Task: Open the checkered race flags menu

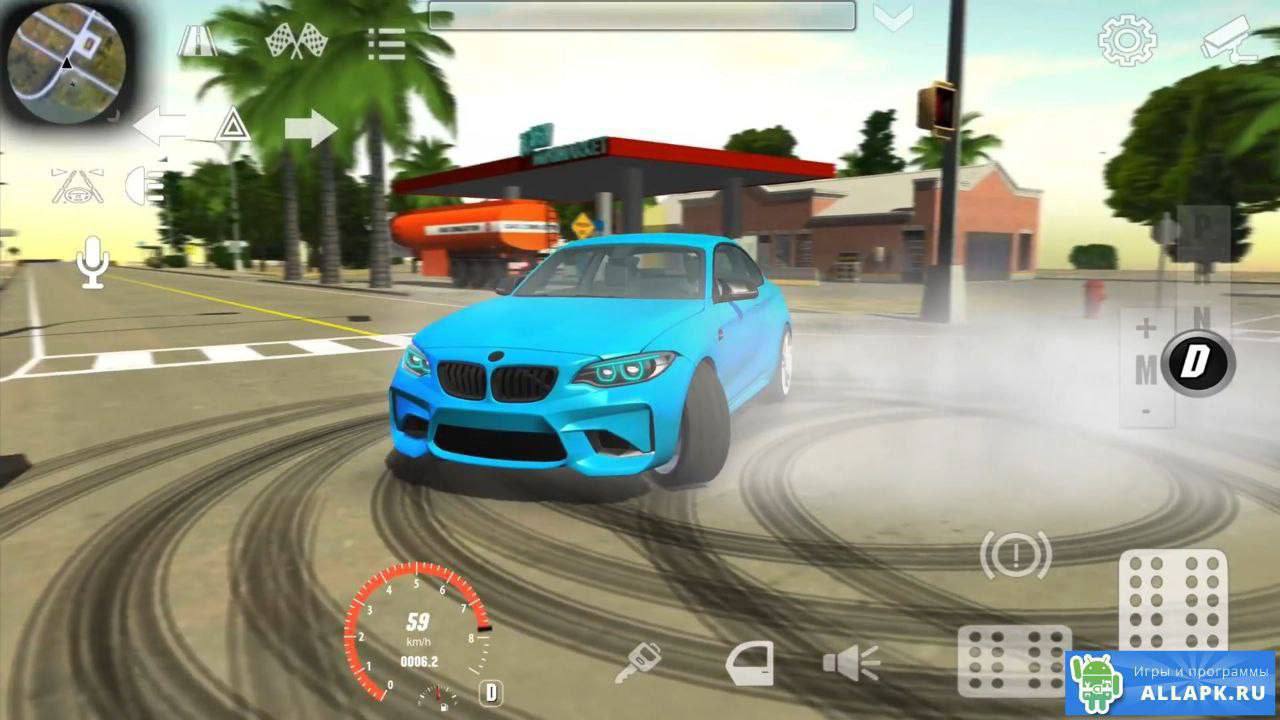Action: 297,41
